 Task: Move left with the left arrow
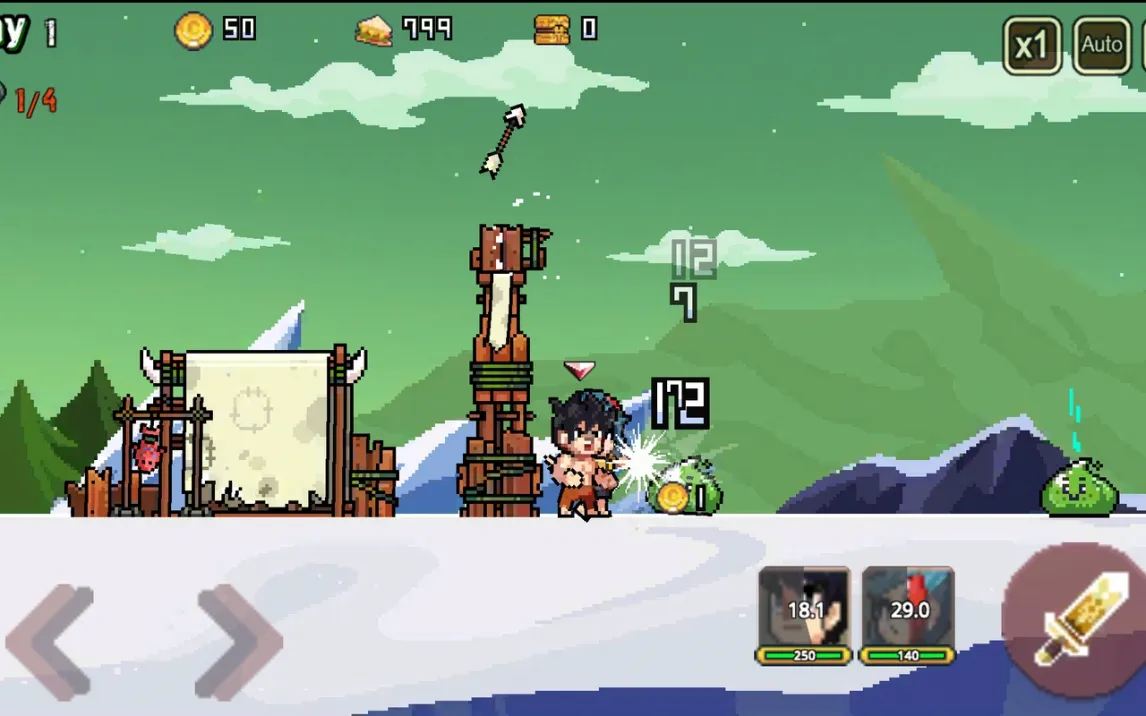coord(50,641)
